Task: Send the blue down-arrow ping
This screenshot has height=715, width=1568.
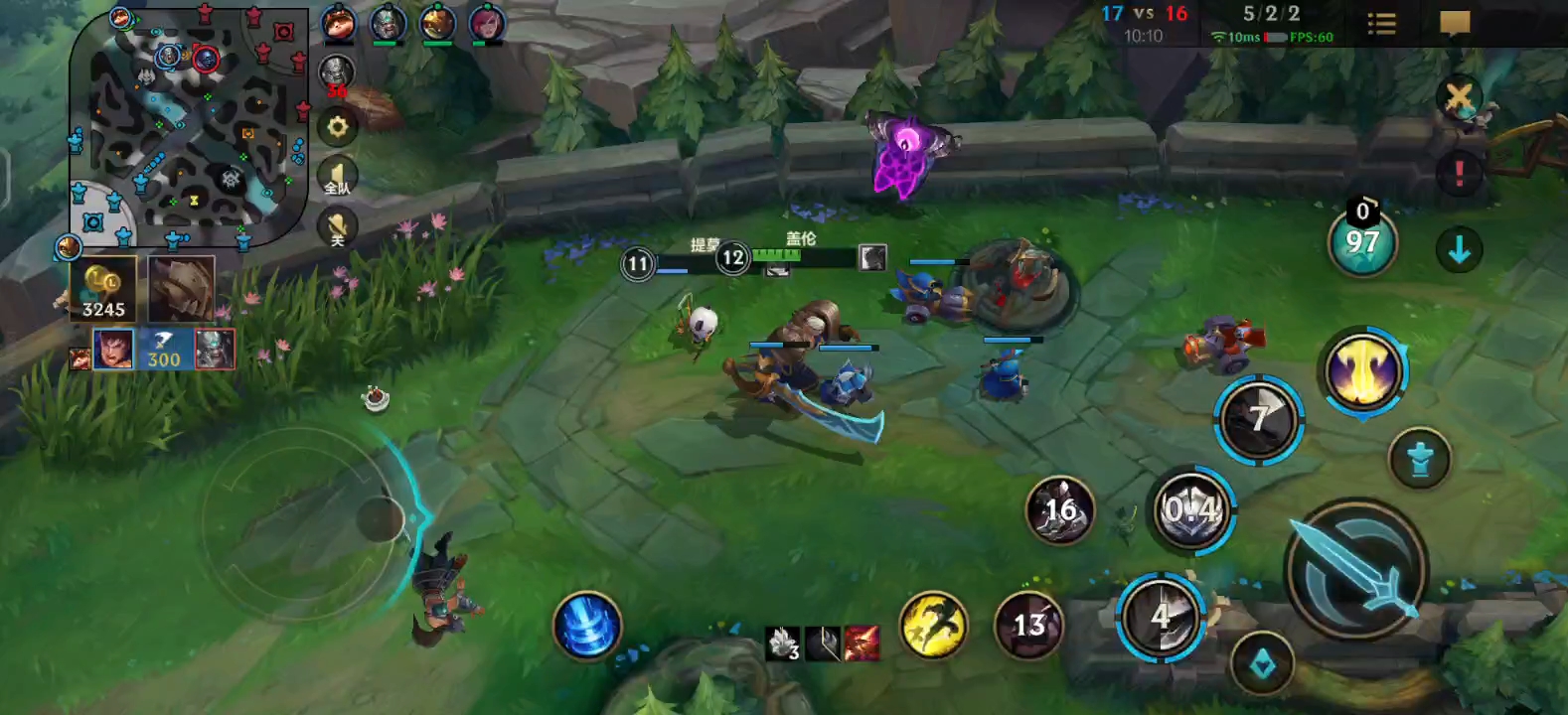Action: [x=1459, y=249]
